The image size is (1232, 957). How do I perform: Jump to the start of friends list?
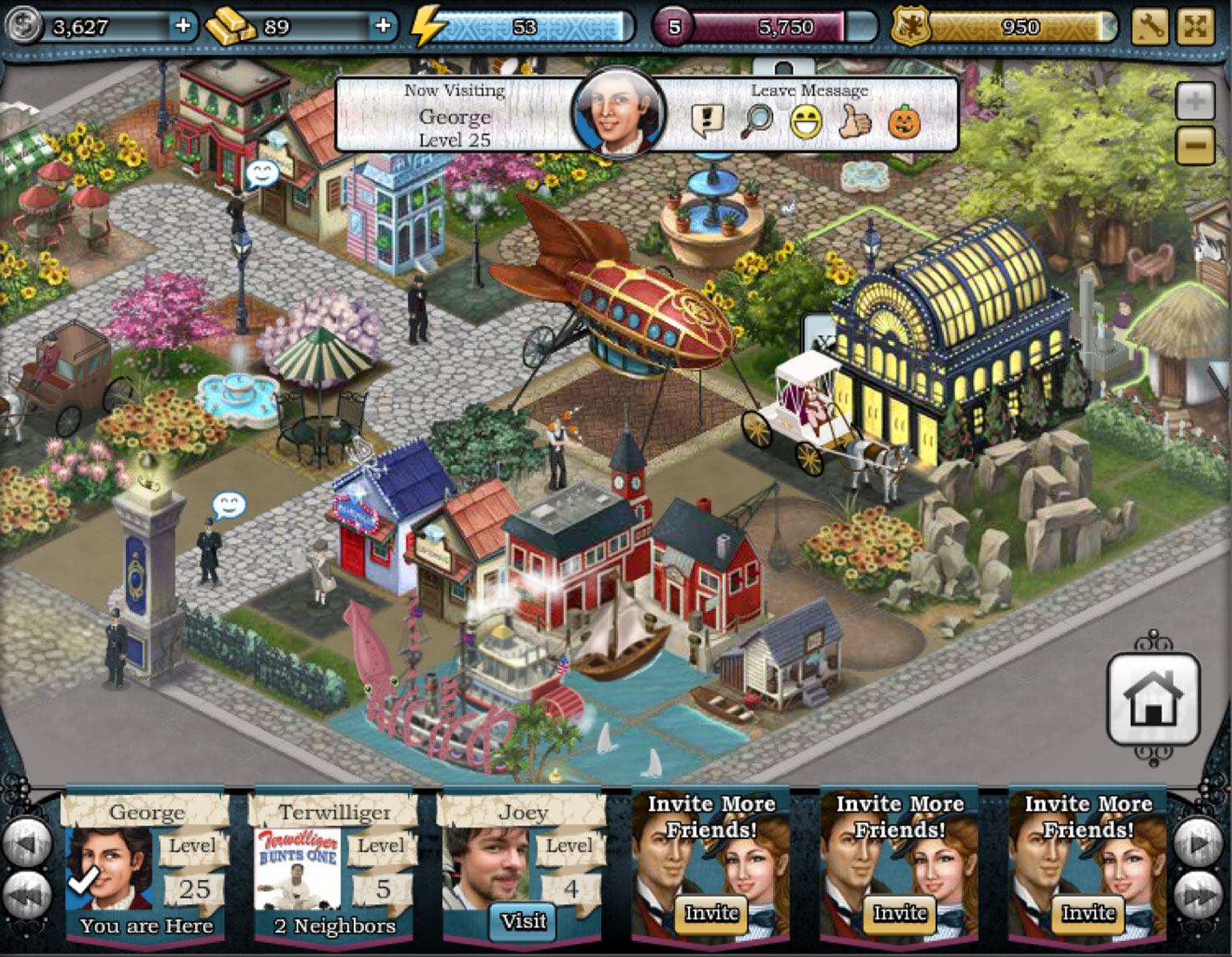pos(27,894)
